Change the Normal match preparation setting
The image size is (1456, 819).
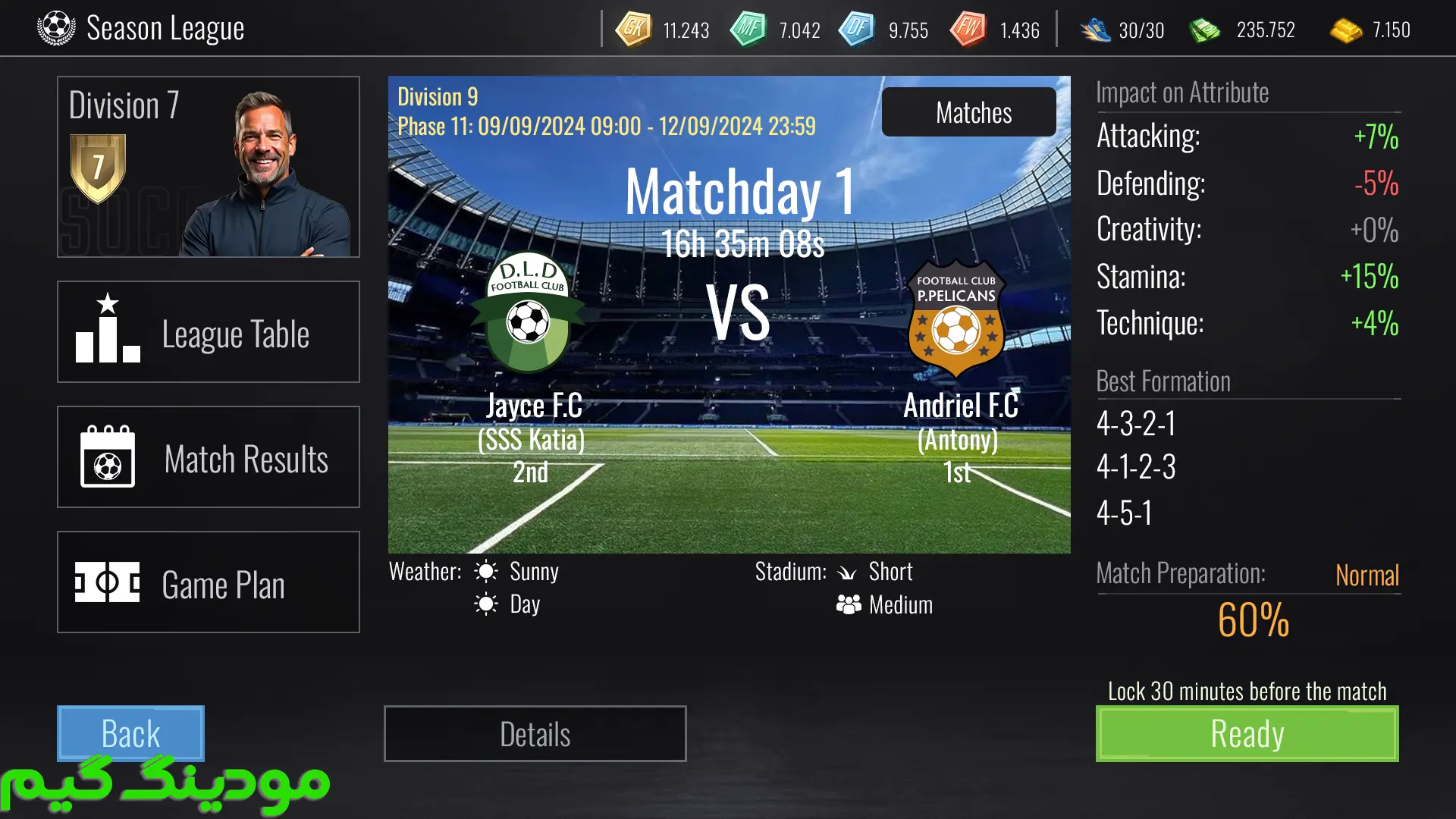(x=1367, y=575)
